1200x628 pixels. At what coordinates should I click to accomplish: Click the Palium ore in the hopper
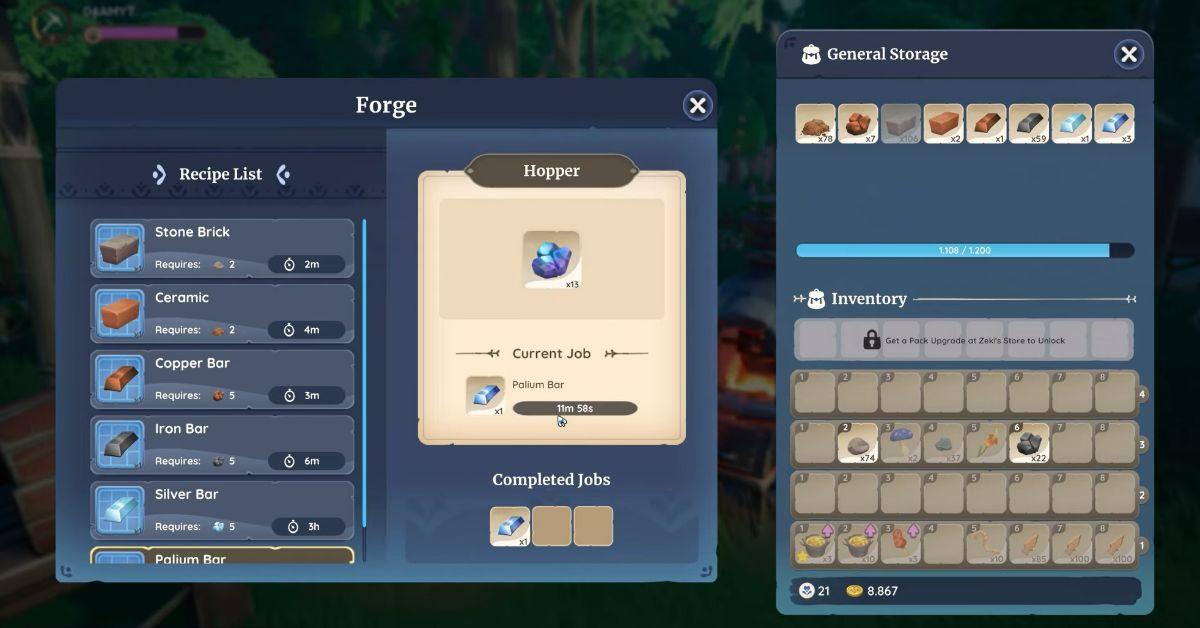(x=551, y=260)
